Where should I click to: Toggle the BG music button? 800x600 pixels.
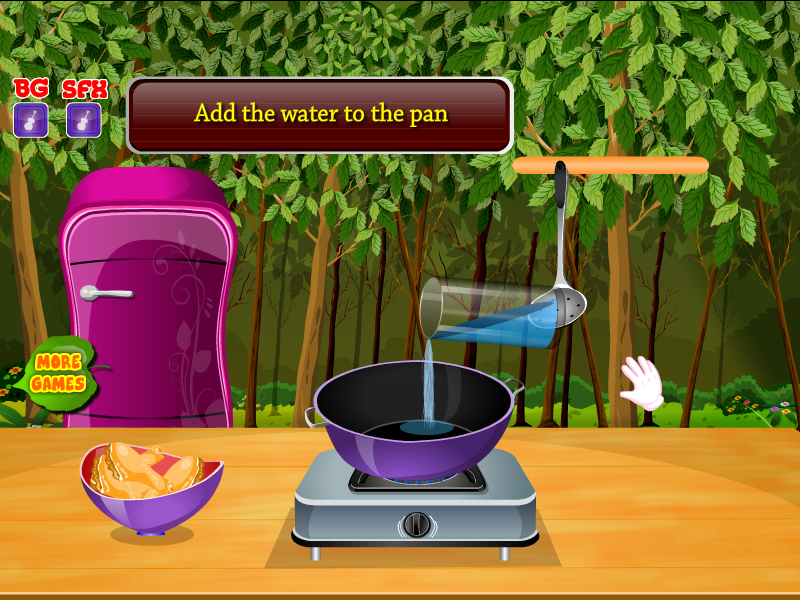pos(31,120)
